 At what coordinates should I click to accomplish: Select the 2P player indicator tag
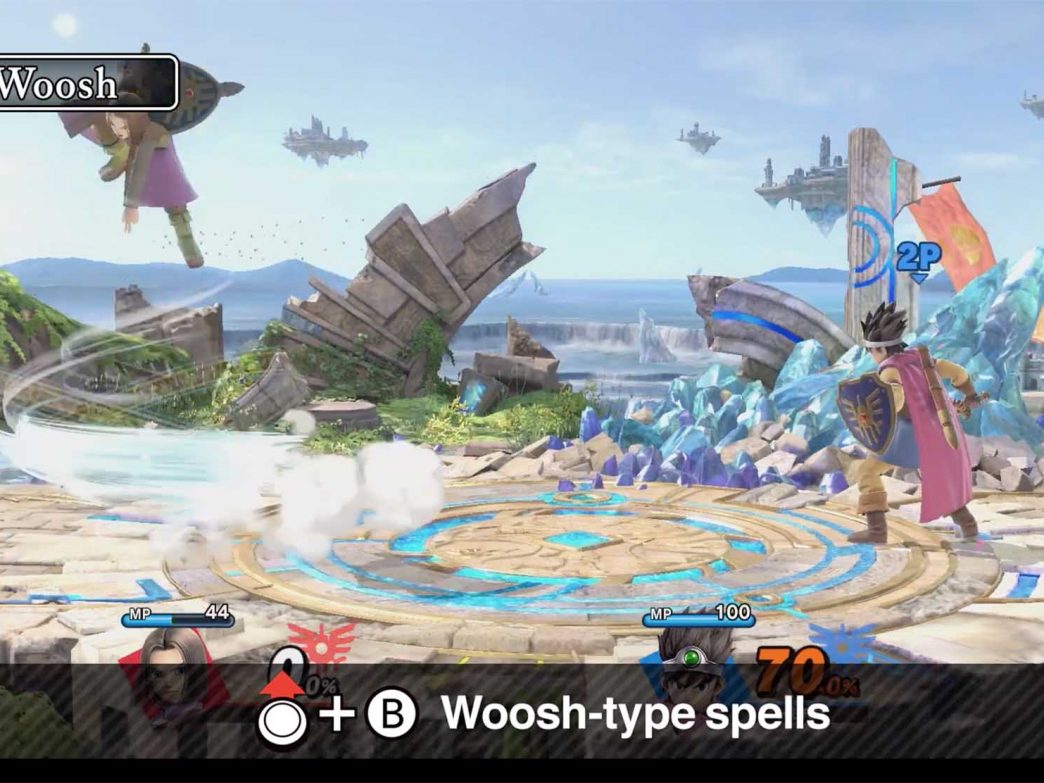[x=918, y=258]
